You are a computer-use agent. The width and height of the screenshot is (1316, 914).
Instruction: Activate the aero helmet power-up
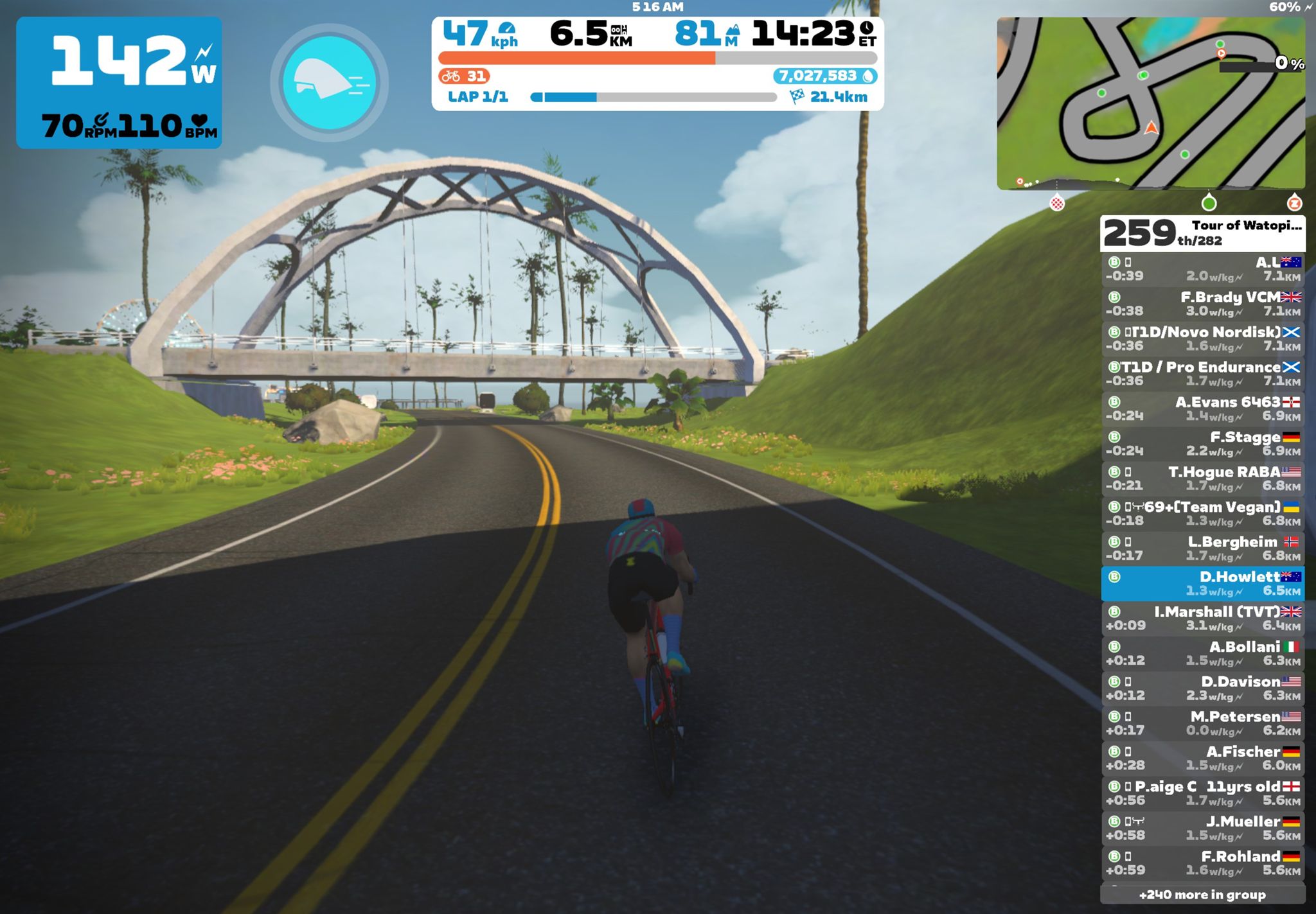330,82
